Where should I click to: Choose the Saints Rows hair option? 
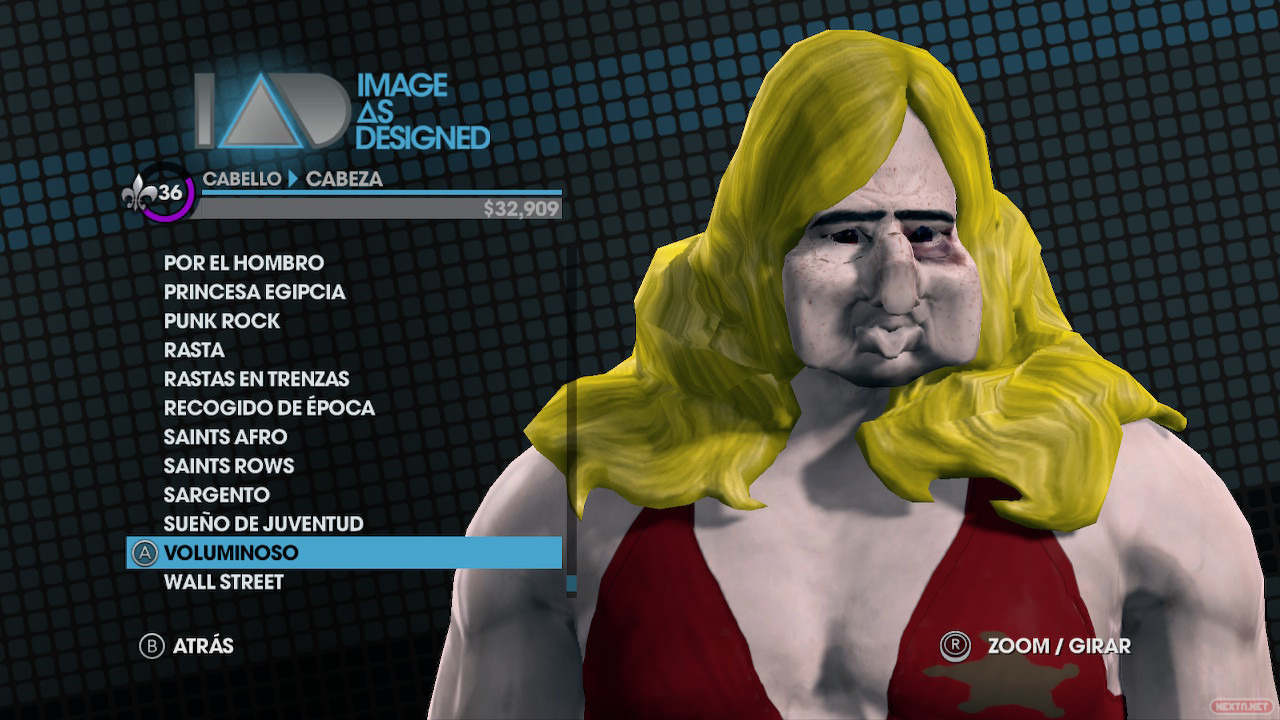click(x=229, y=466)
